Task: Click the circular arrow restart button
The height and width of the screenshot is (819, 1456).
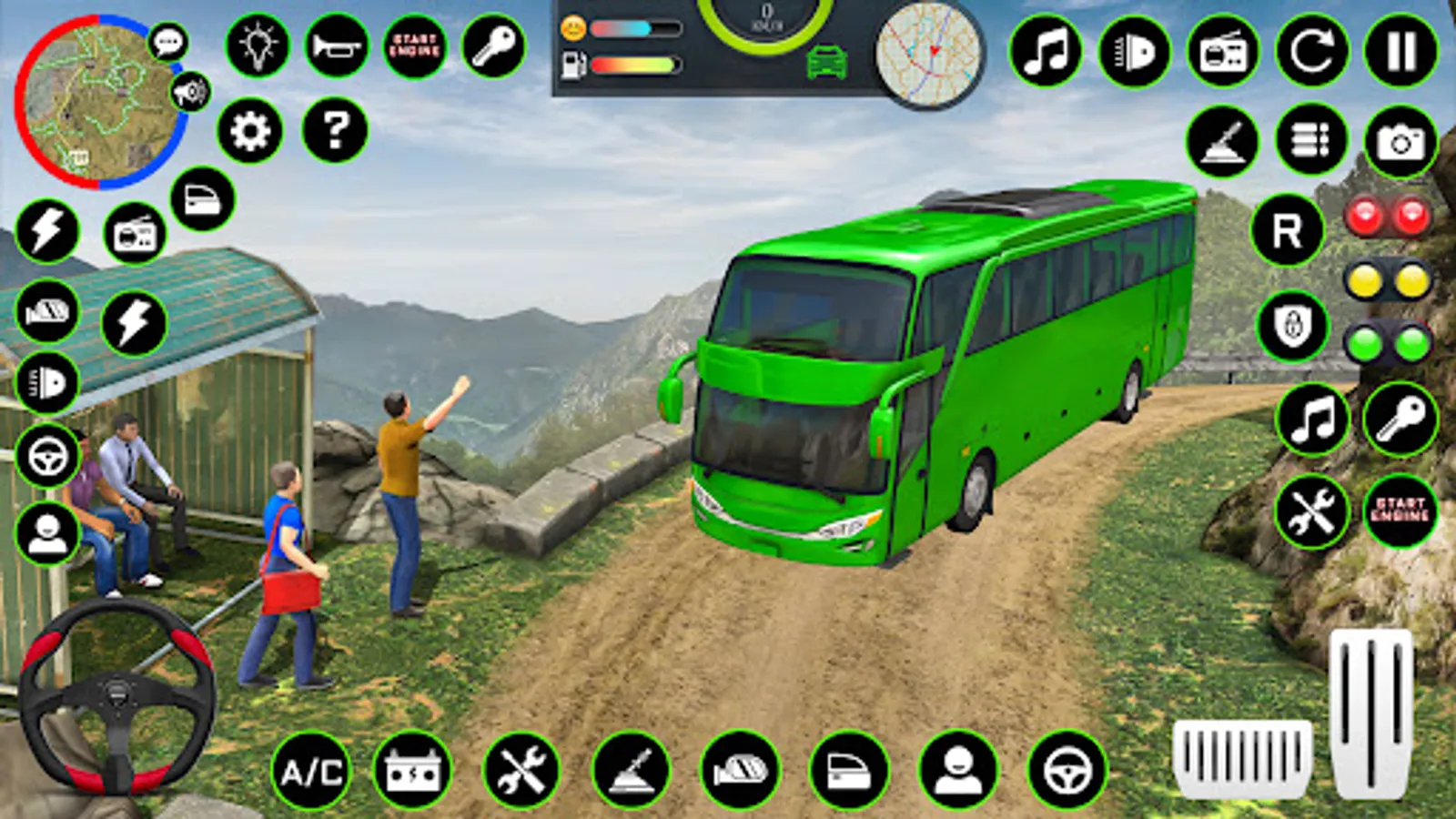Action: click(1312, 51)
